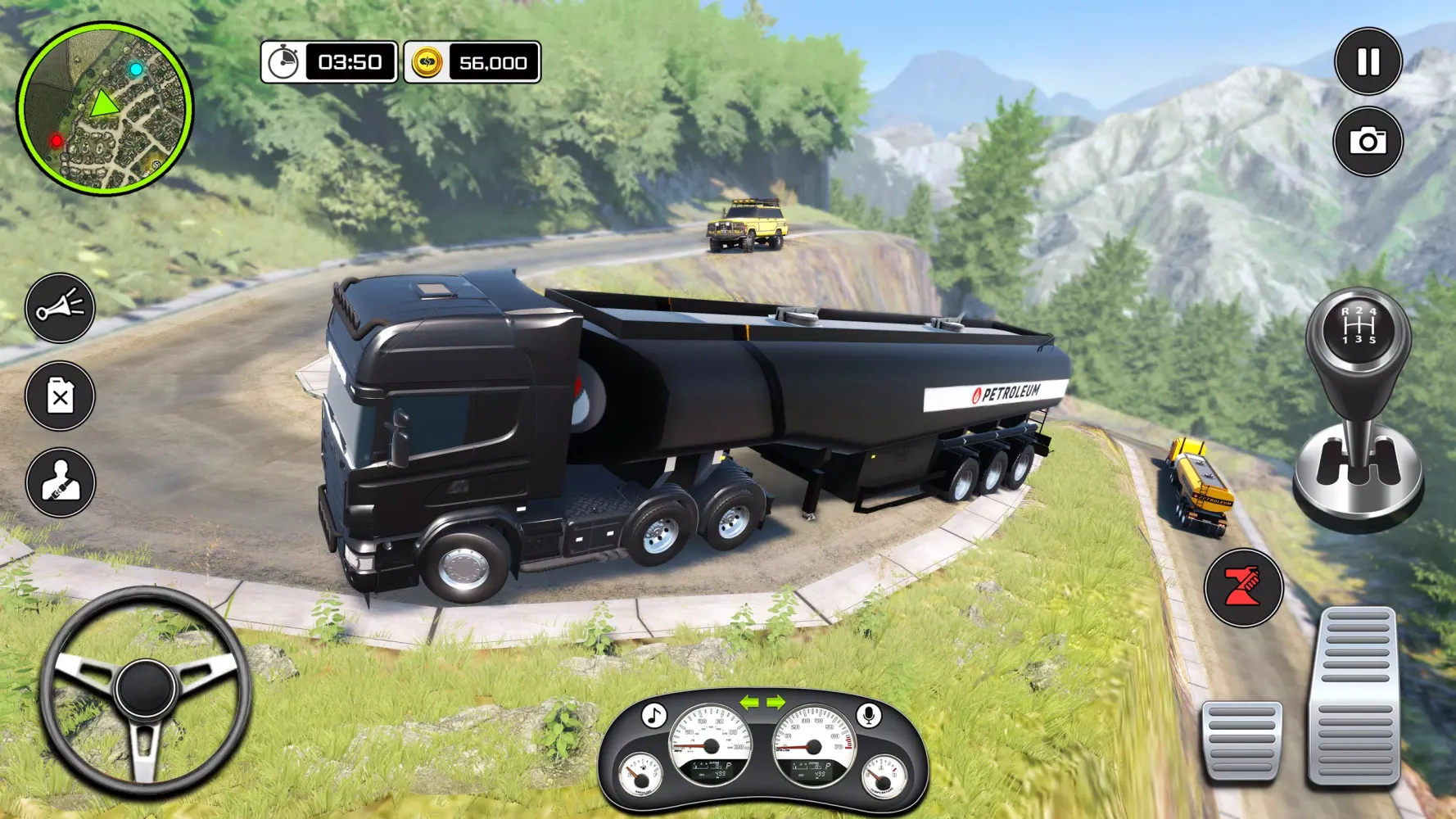
Task: Step on the small brake pedal
Action: [1241, 740]
